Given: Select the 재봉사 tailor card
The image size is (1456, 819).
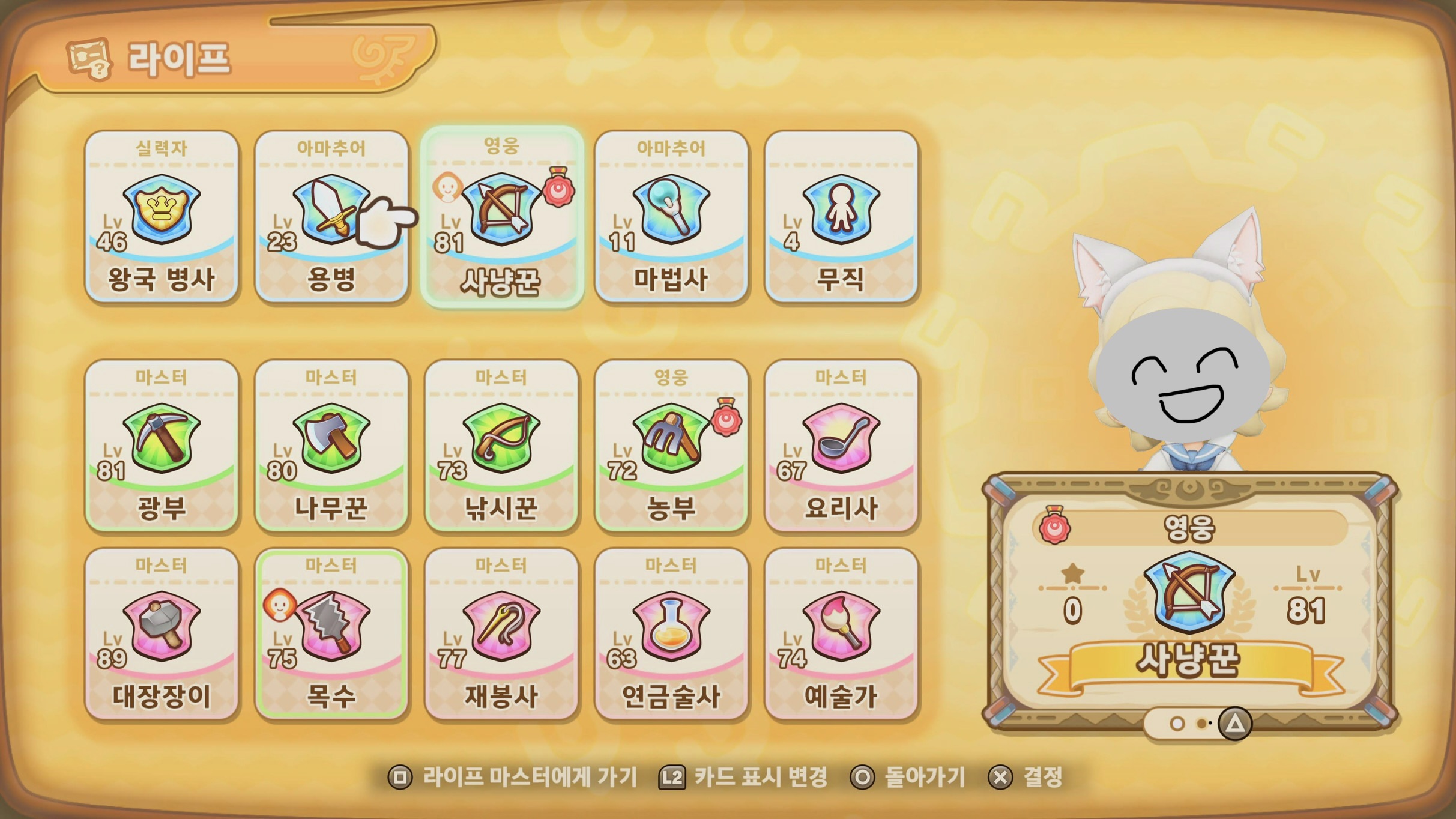Looking at the screenshot, I should [x=501, y=633].
